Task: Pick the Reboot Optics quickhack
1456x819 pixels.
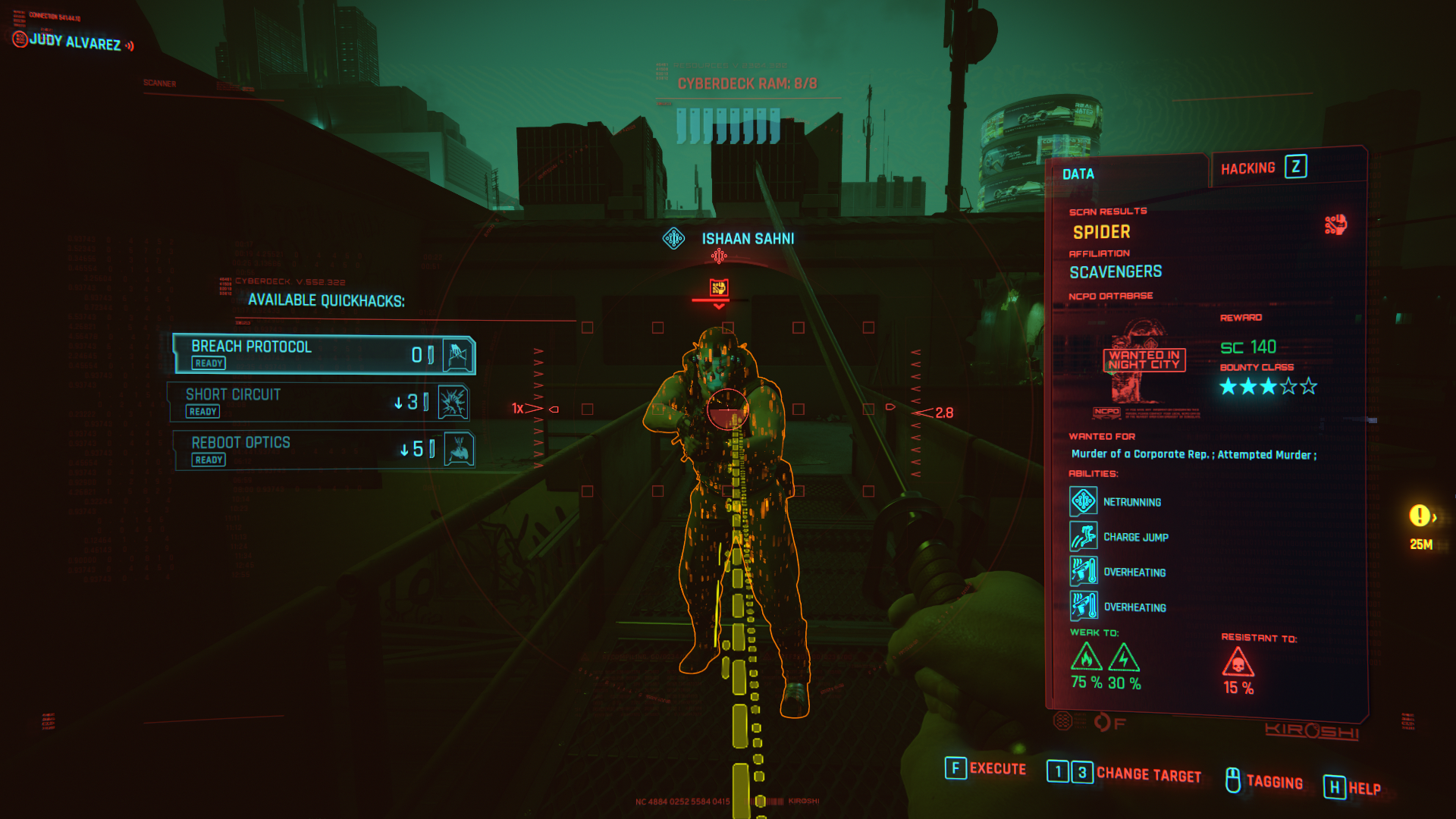Action: (x=324, y=450)
